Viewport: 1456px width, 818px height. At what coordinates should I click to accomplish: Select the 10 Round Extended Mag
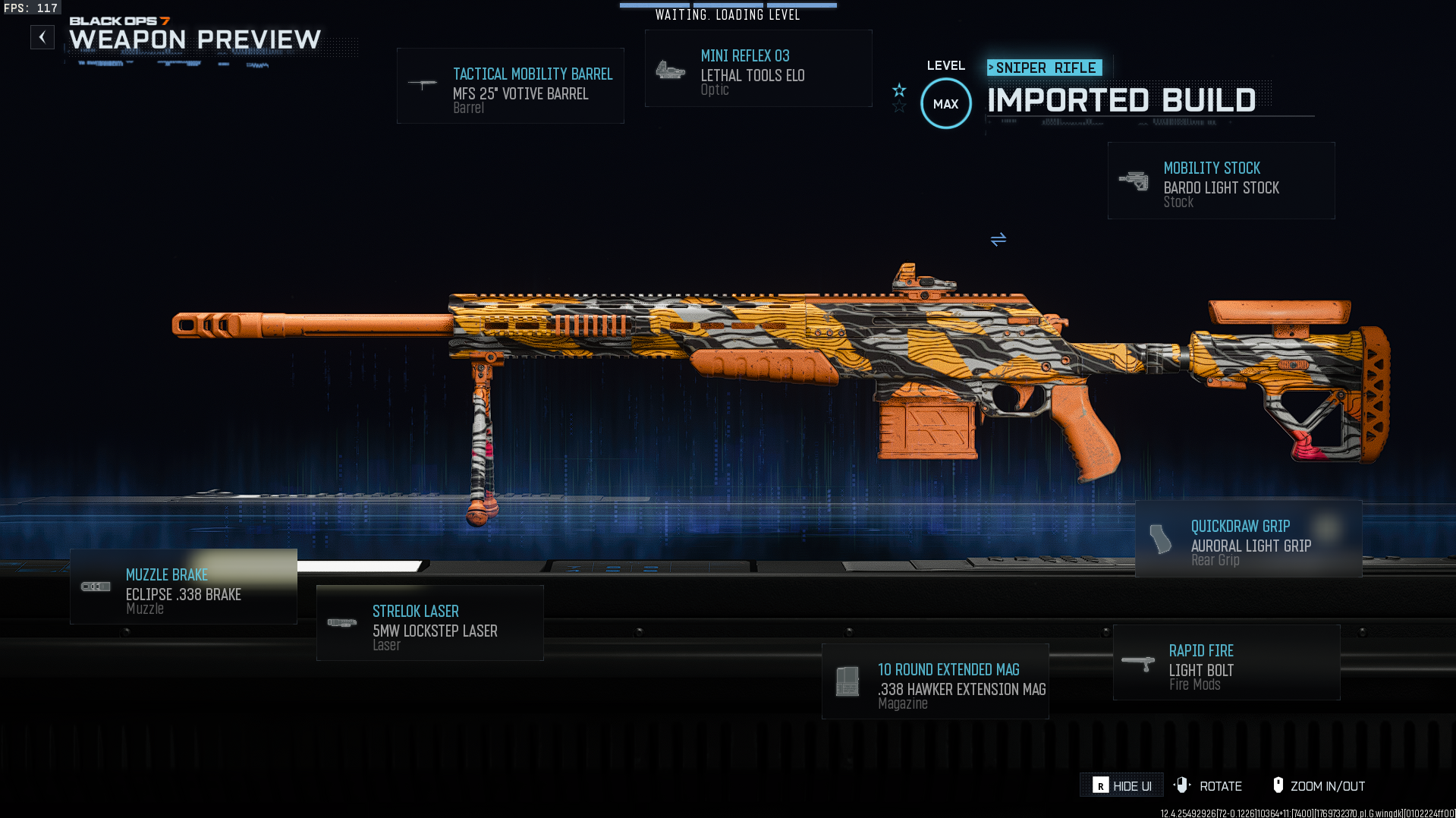[x=935, y=682]
